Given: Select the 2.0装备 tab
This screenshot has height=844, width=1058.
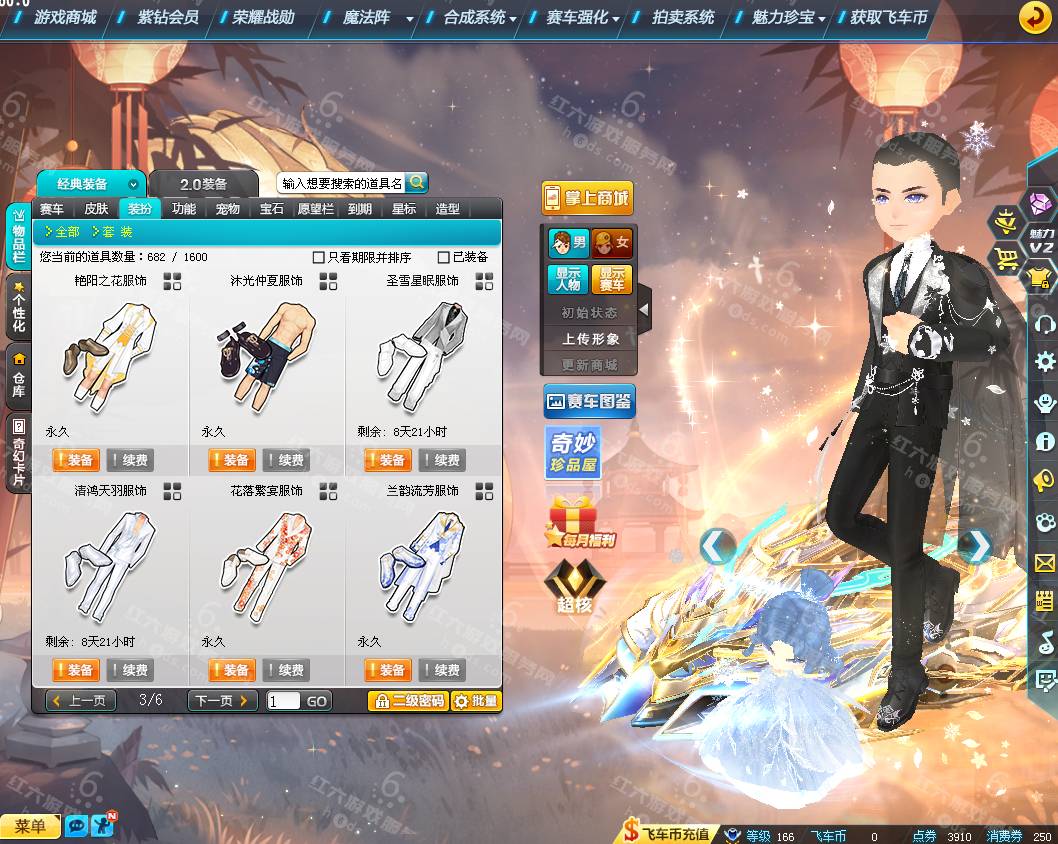Looking at the screenshot, I should 203,184.
